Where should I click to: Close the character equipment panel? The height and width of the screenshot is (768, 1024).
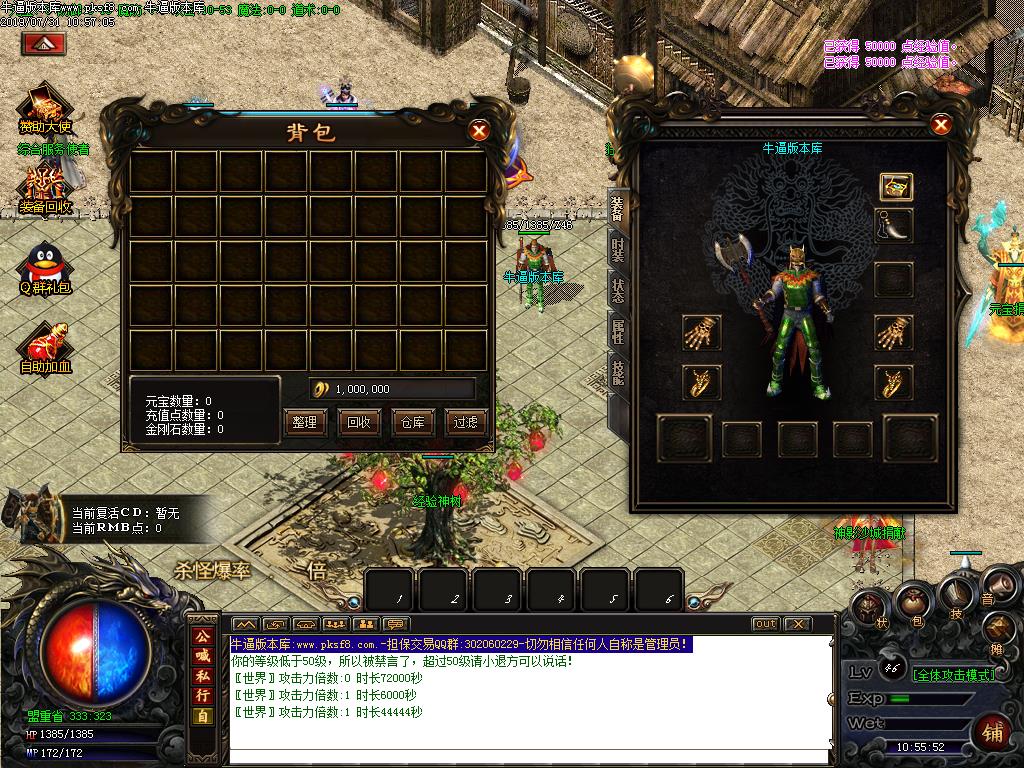coord(941,125)
